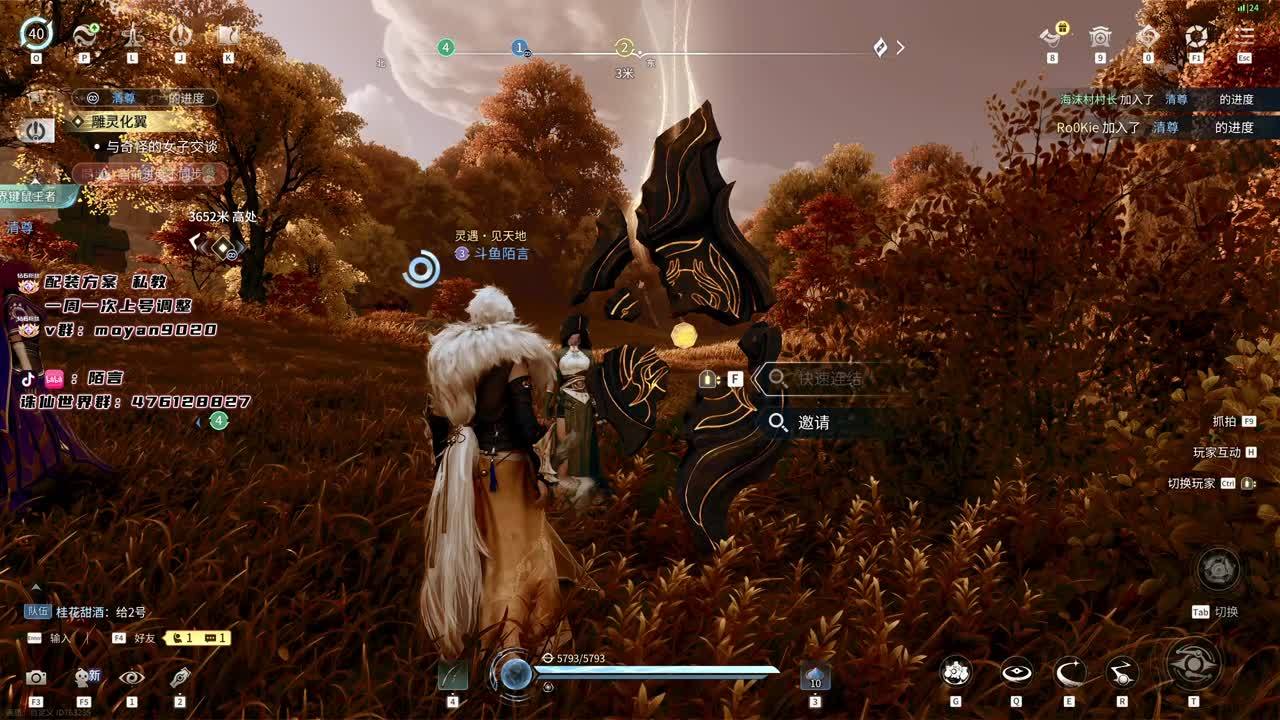Open the 玩家互动 player interaction option
1280x720 pixels.
pos(1217,453)
